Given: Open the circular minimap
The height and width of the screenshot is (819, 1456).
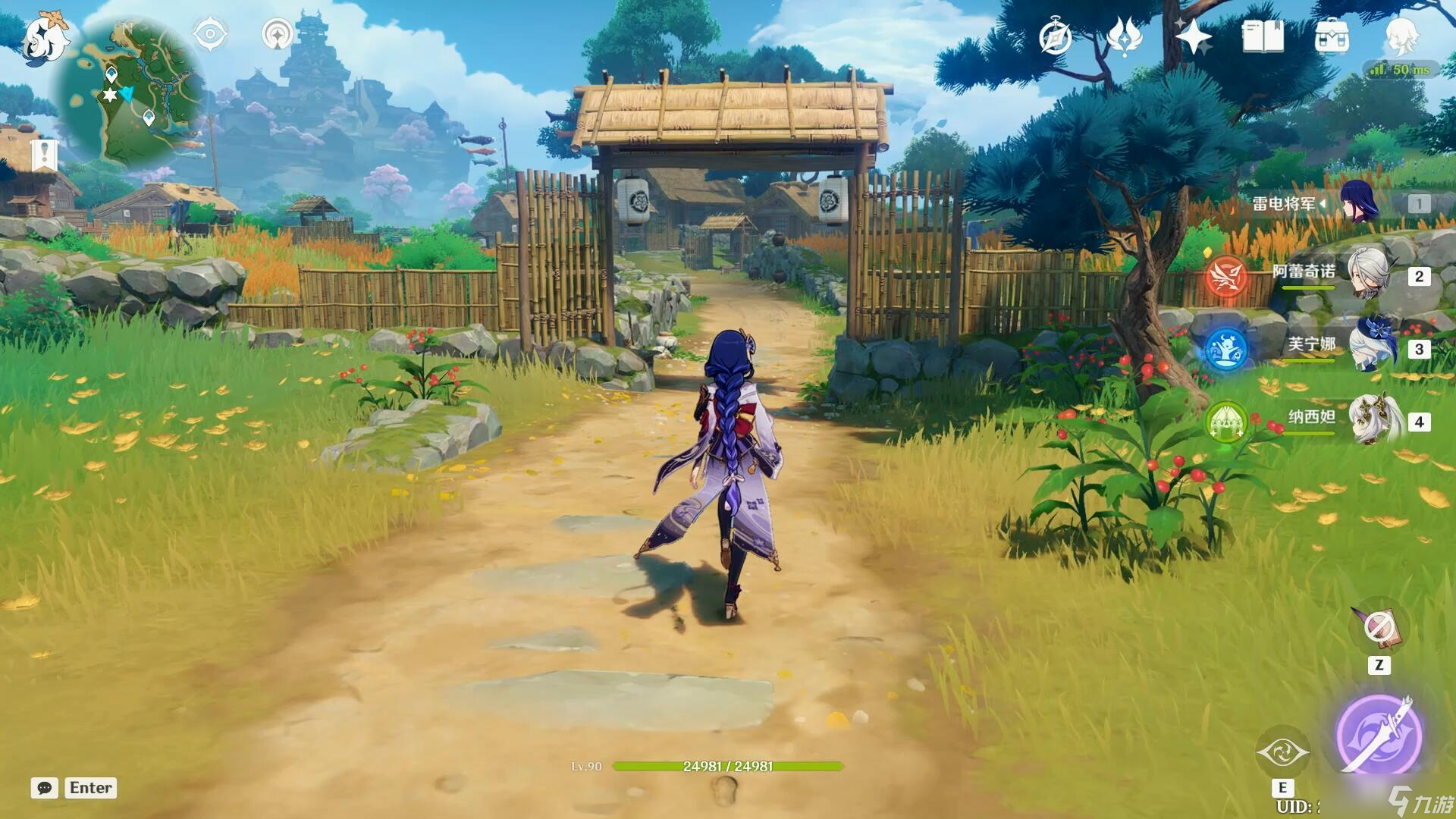Looking at the screenshot, I should pyautogui.click(x=127, y=93).
